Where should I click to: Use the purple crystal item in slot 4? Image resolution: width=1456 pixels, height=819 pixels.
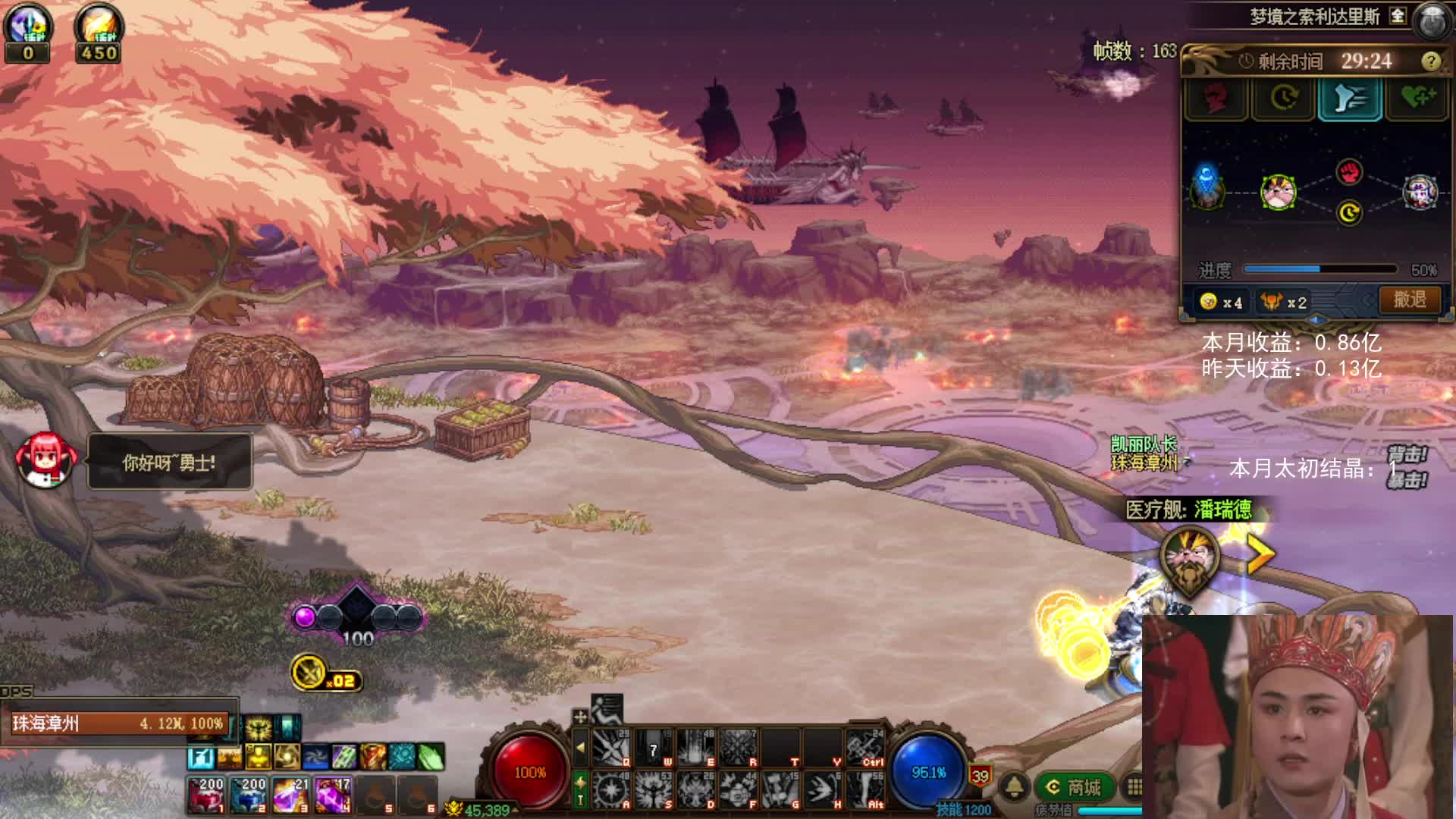[333, 795]
